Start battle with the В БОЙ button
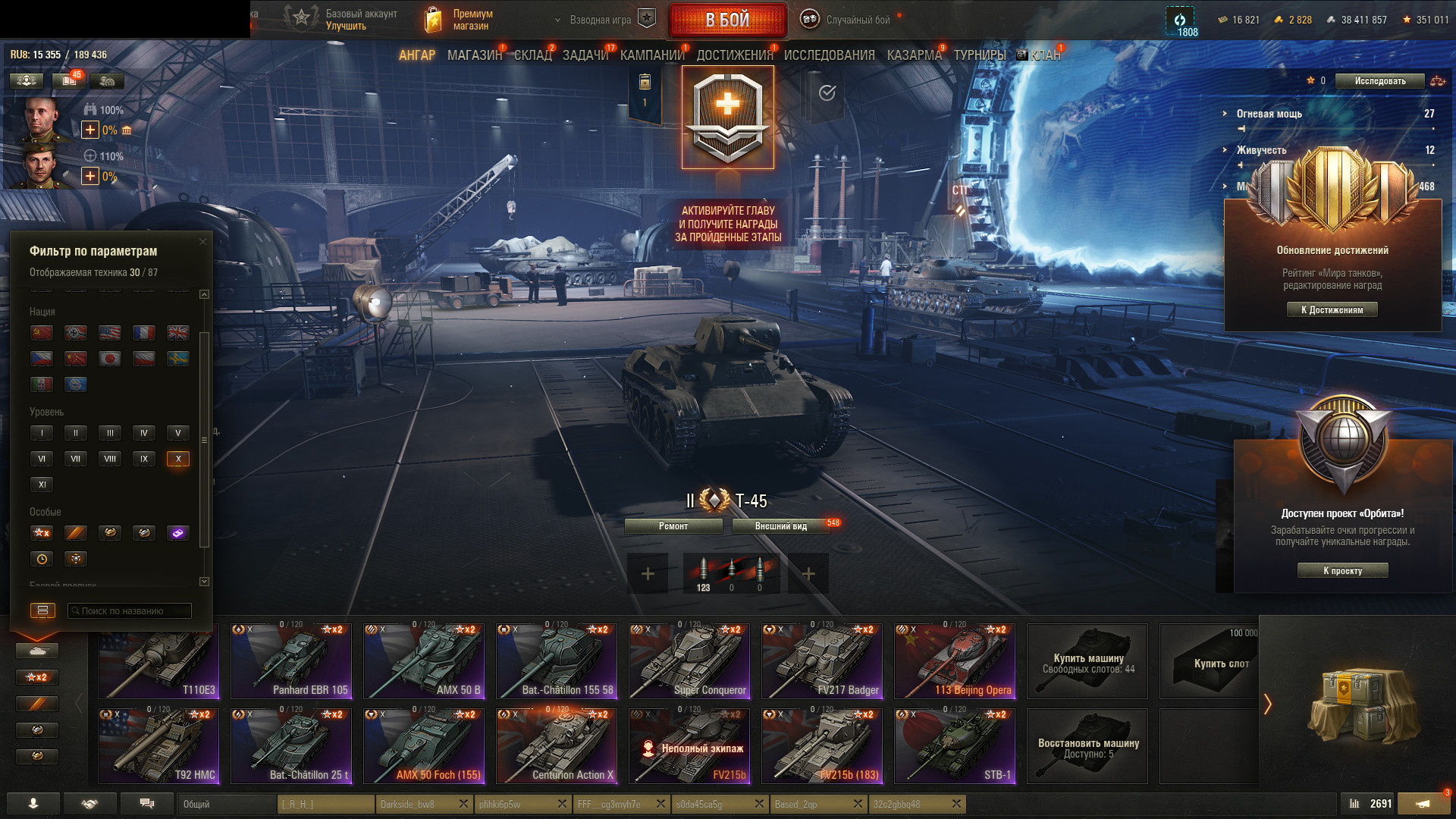 pyautogui.click(x=727, y=20)
